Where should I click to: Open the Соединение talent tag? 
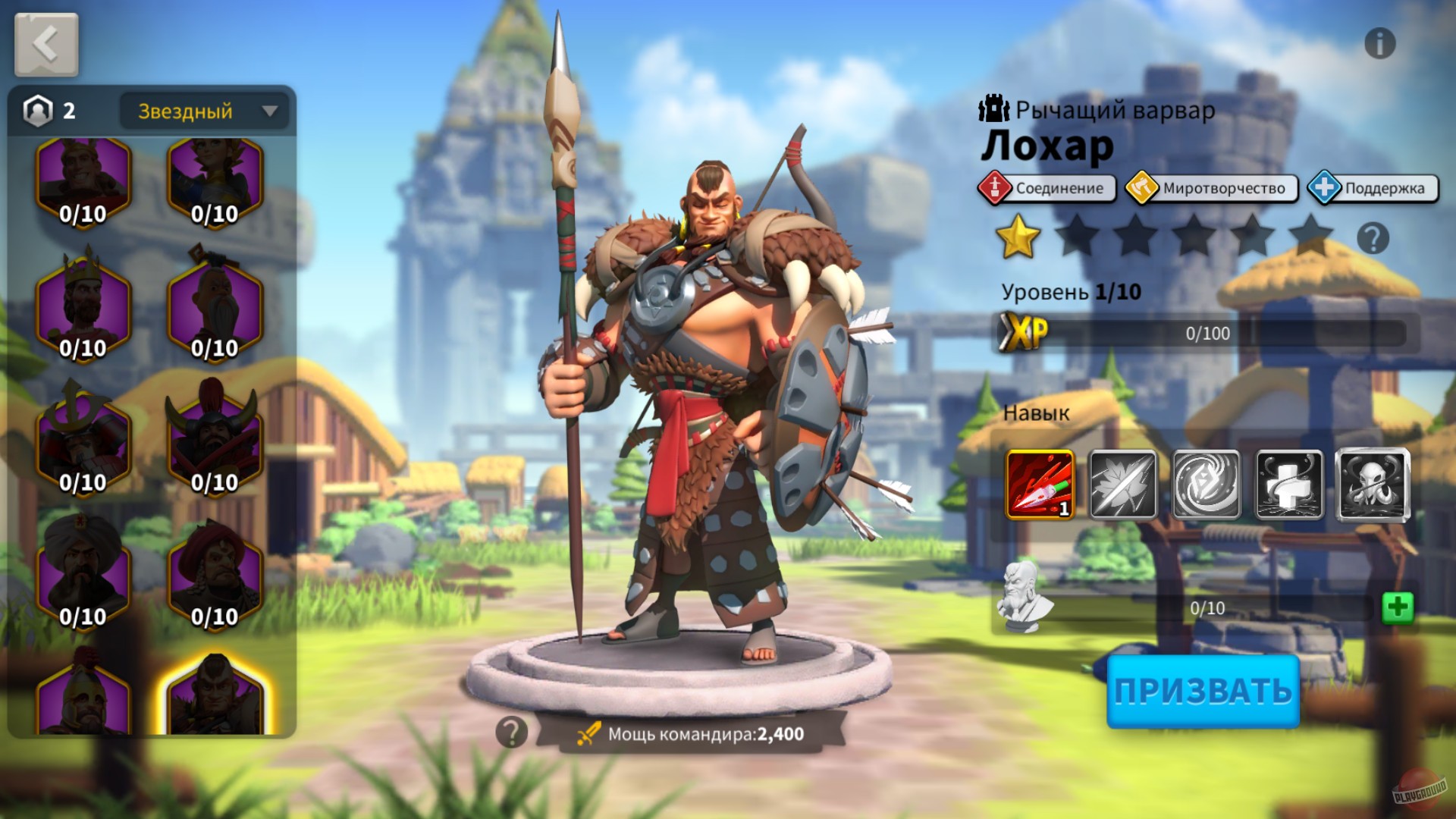pyautogui.click(x=1046, y=189)
